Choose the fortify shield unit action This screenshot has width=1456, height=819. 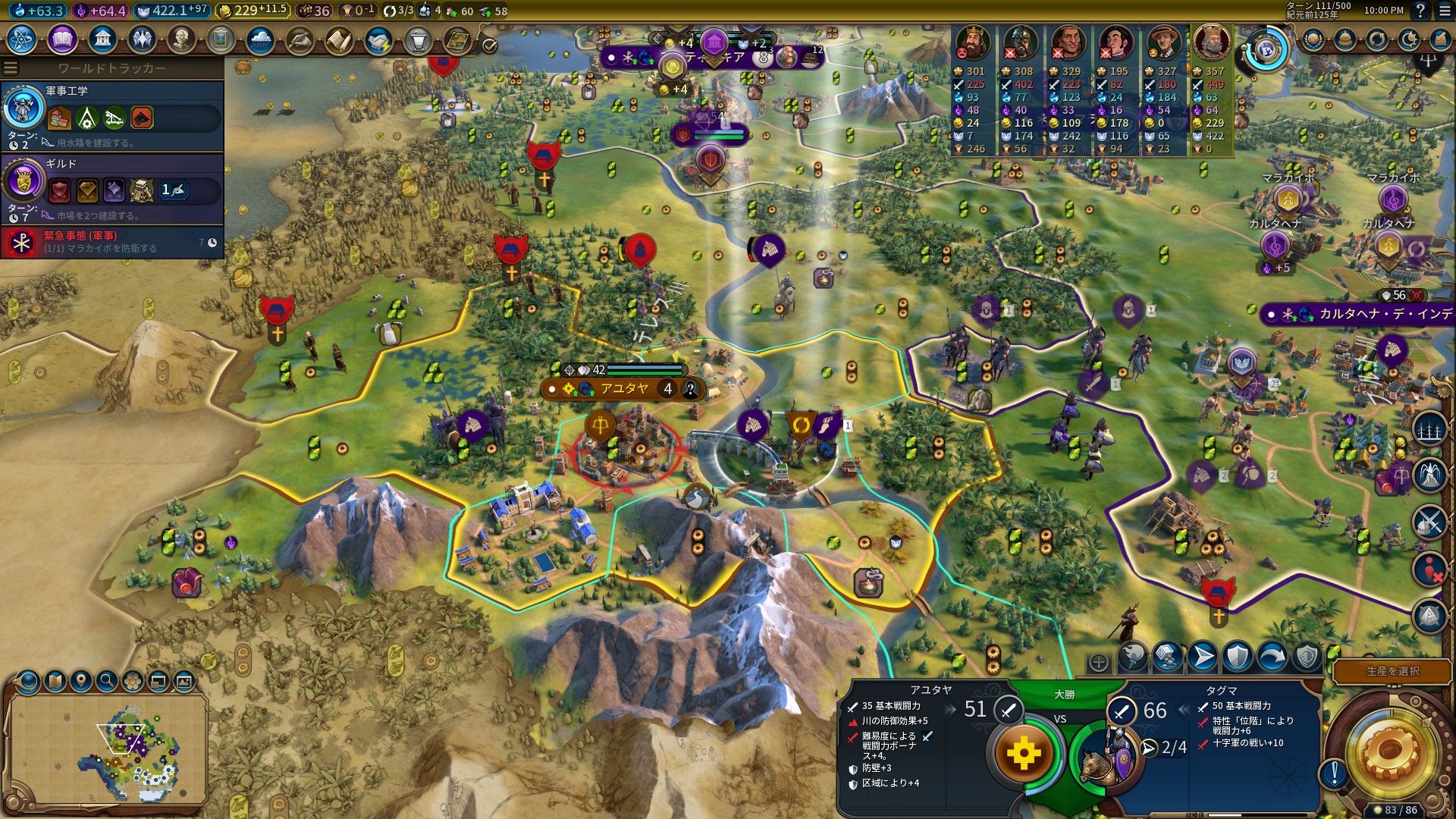[x=1238, y=657]
